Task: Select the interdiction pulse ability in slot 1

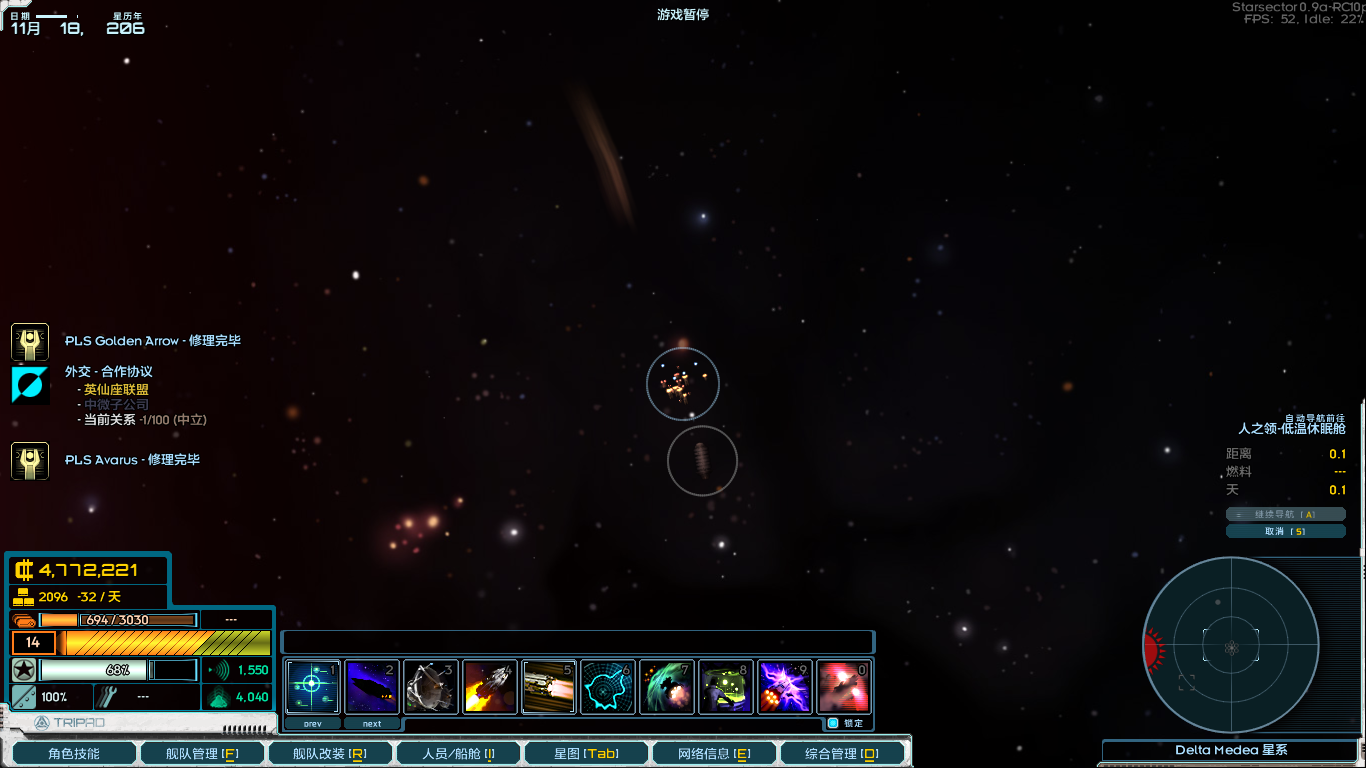Action: coord(312,686)
